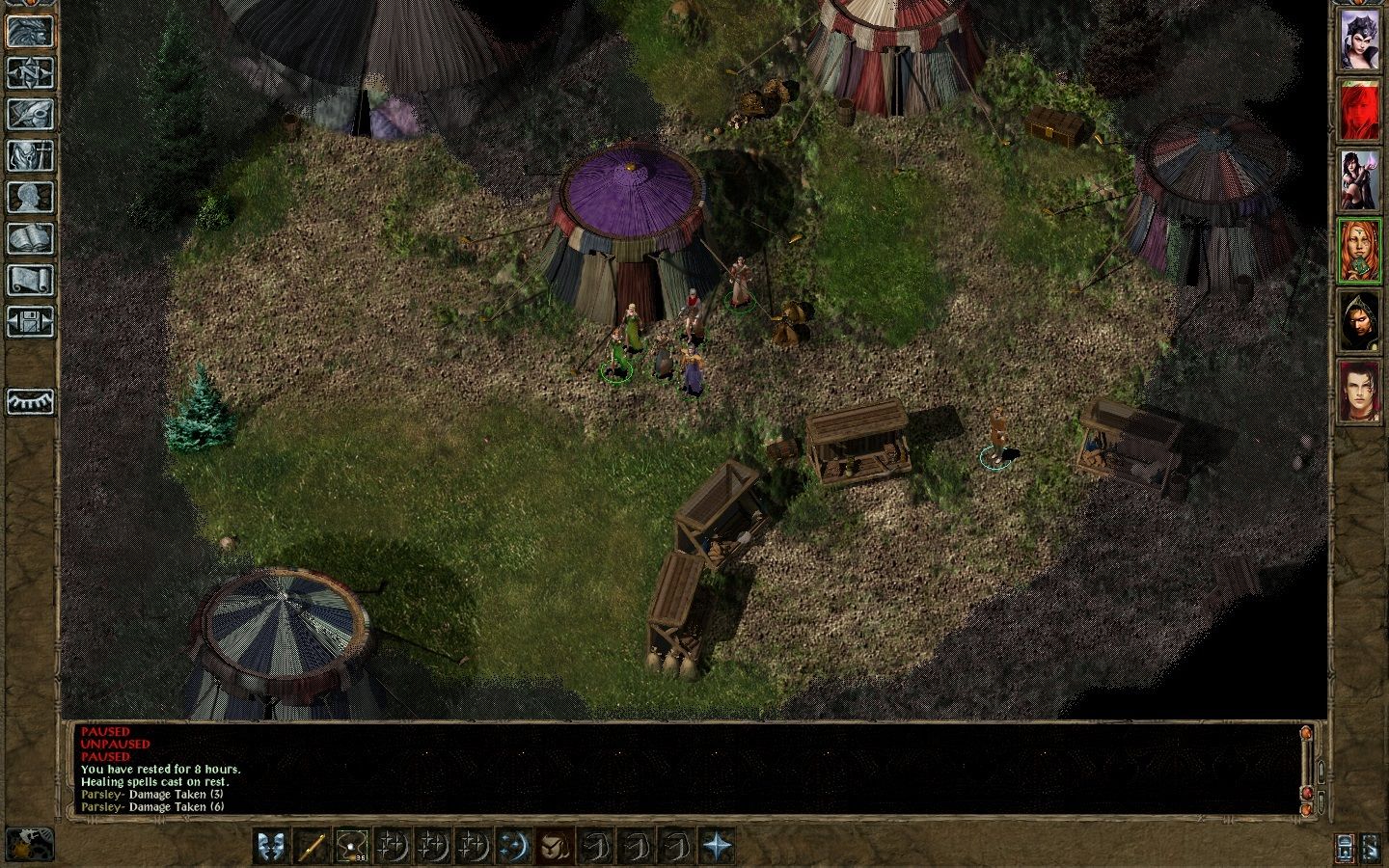
Task: Select the hooded man portrait
Action: (1358, 321)
